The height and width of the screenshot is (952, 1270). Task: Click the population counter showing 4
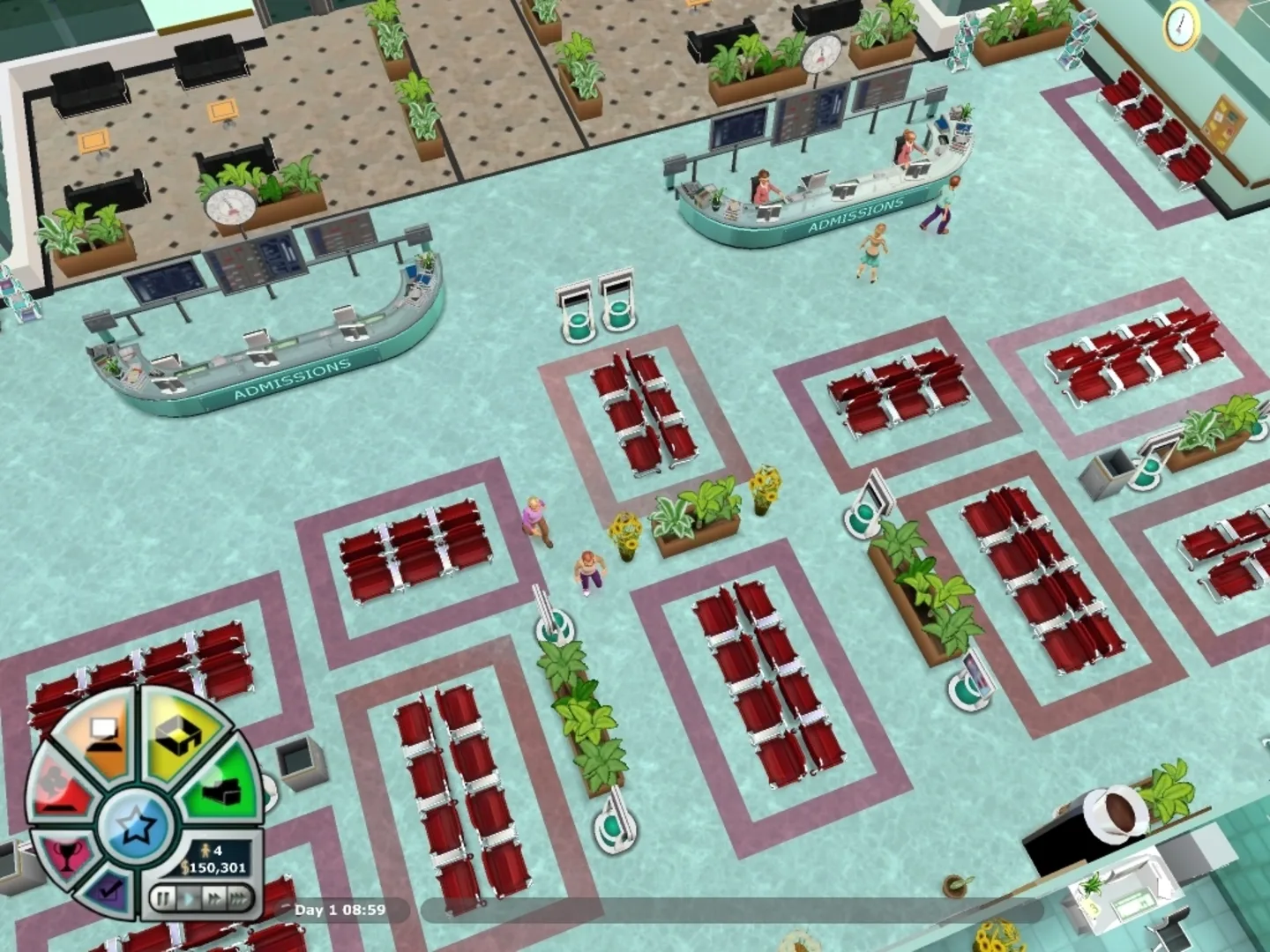click(x=210, y=851)
